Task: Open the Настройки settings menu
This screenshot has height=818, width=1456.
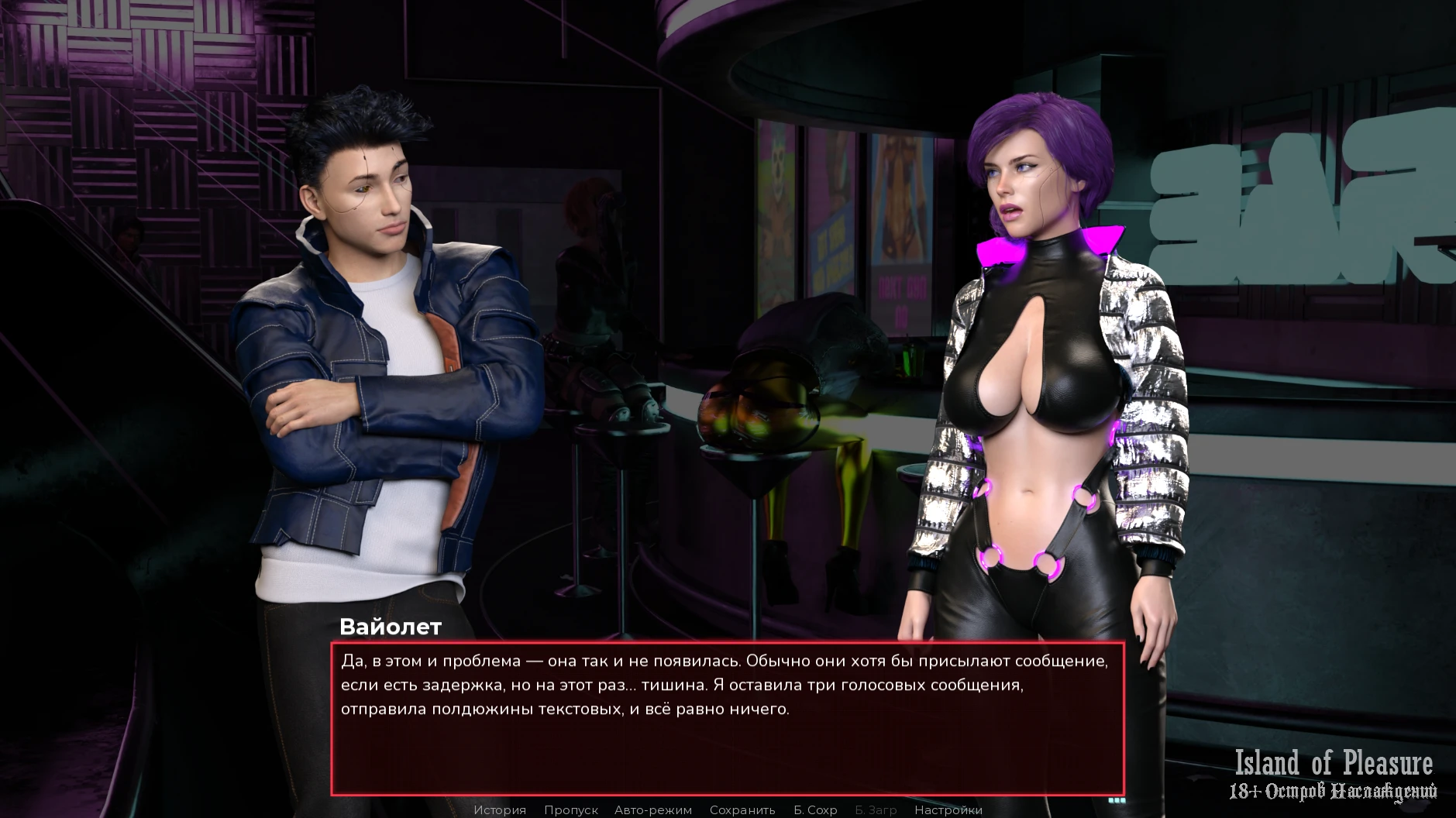Action: coord(948,809)
